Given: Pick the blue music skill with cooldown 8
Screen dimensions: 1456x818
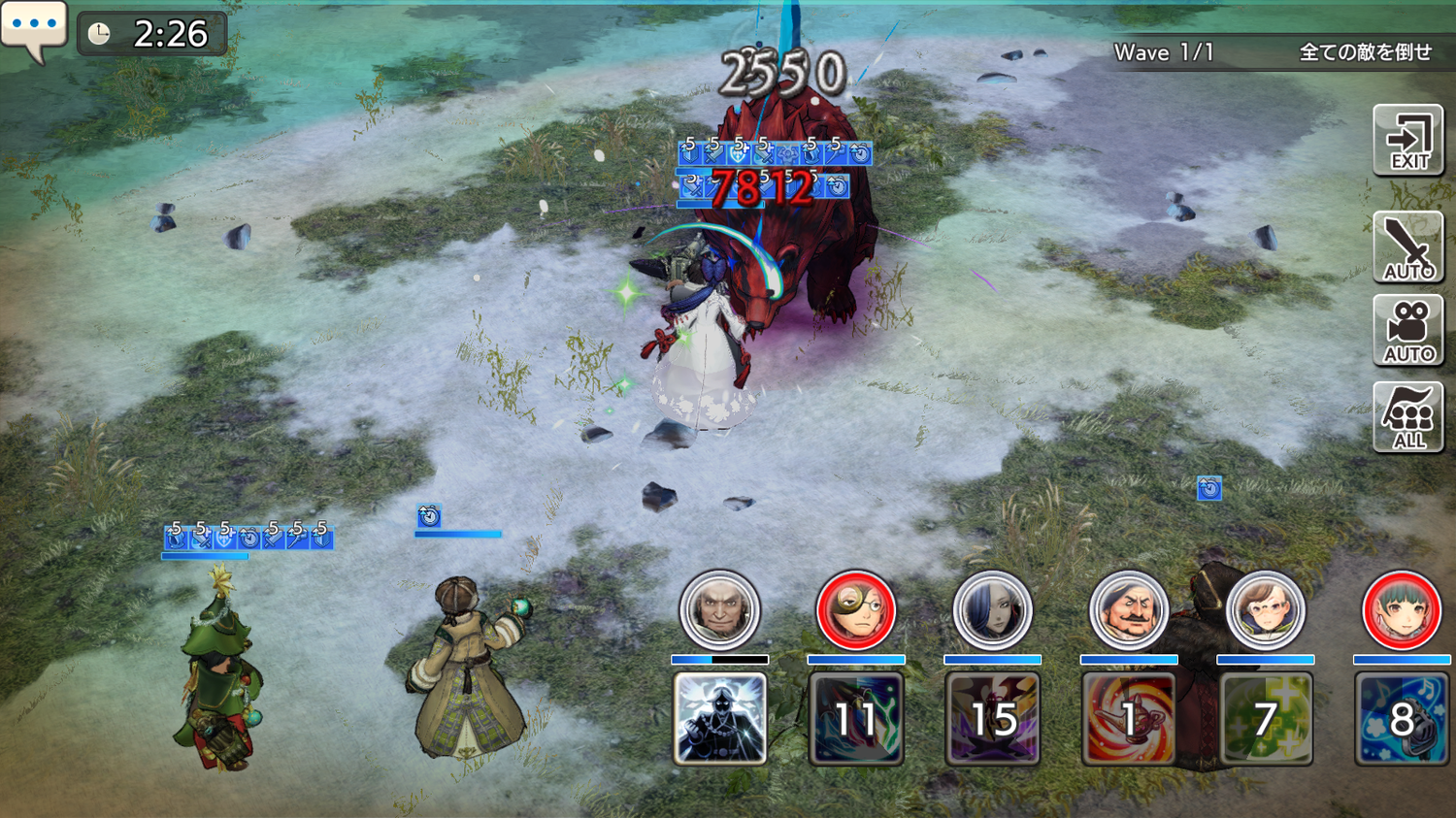Looking at the screenshot, I should coord(1402,718).
